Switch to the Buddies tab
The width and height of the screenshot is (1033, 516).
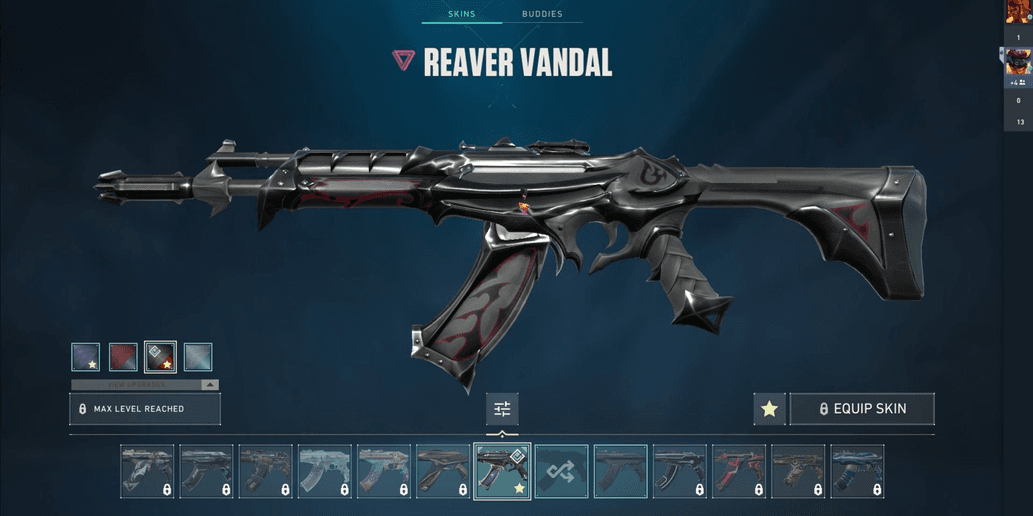pyautogui.click(x=542, y=14)
